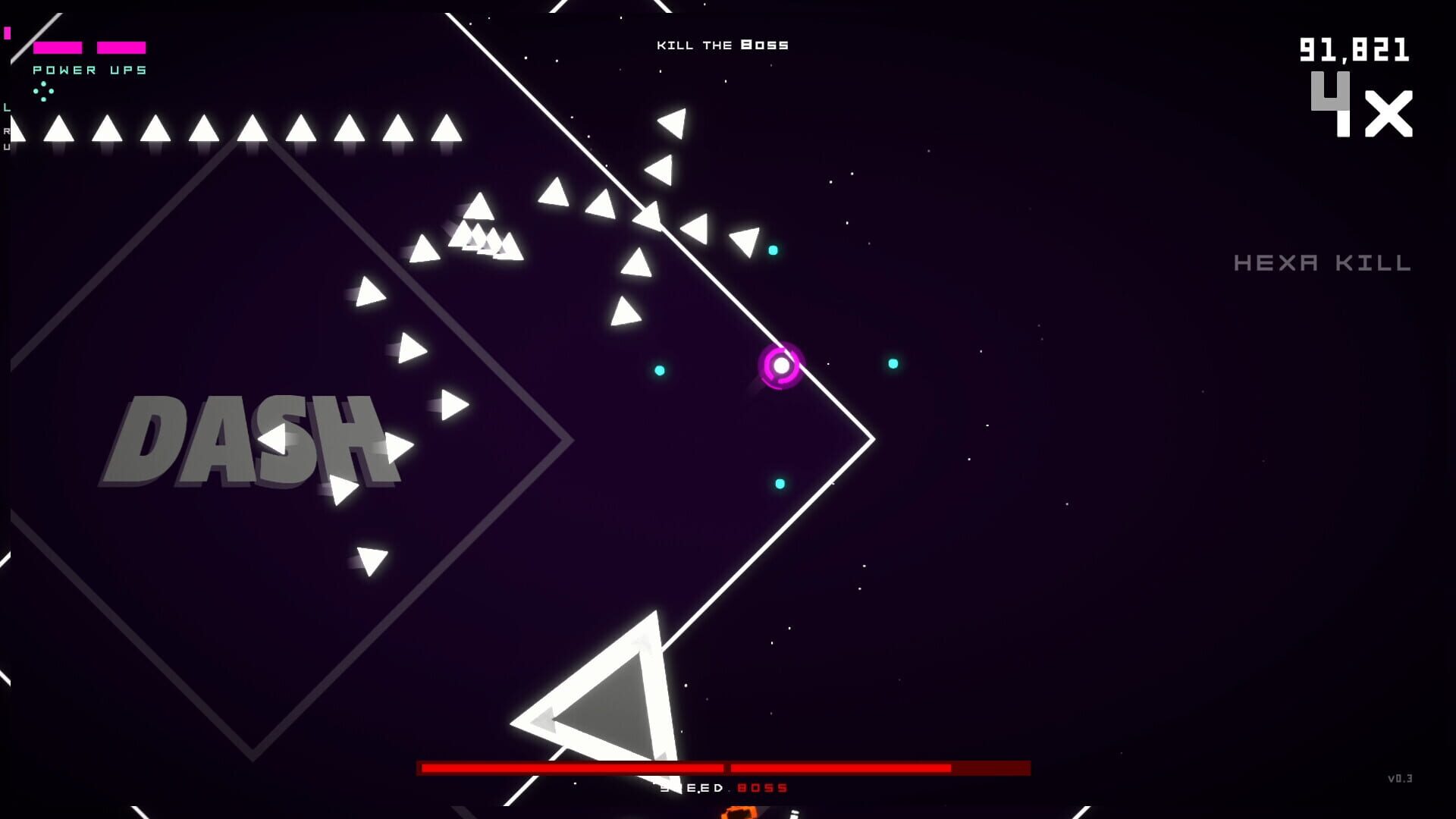Toggle the first pink power-up bar
Screen dimensions: 1456x819
point(57,47)
